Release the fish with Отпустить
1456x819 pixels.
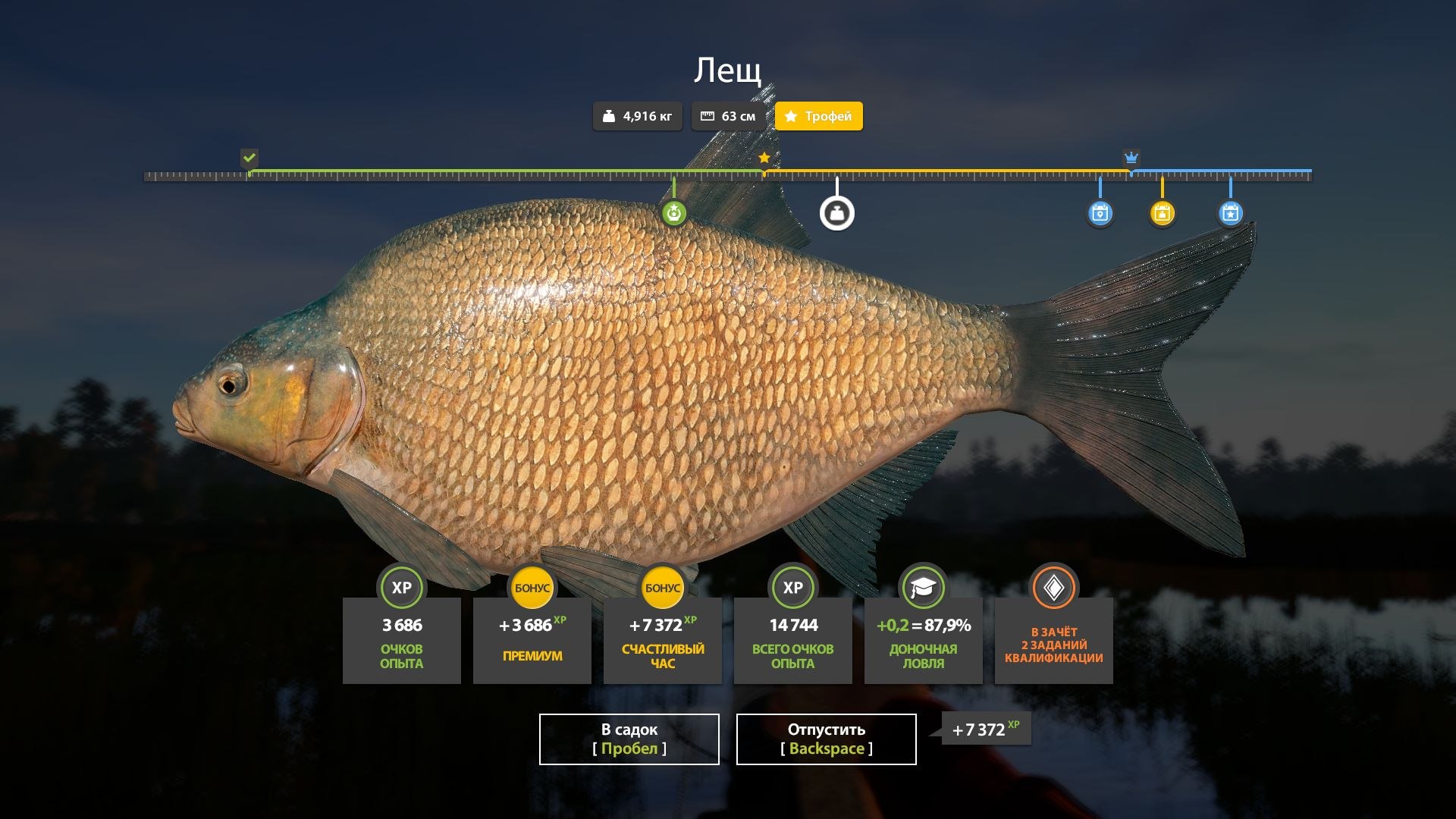(x=826, y=739)
